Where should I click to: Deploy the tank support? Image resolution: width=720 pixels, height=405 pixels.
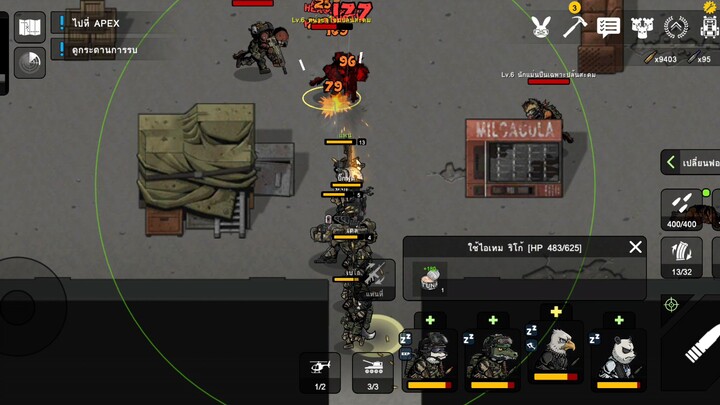pyautogui.click(x=373, y=372)
